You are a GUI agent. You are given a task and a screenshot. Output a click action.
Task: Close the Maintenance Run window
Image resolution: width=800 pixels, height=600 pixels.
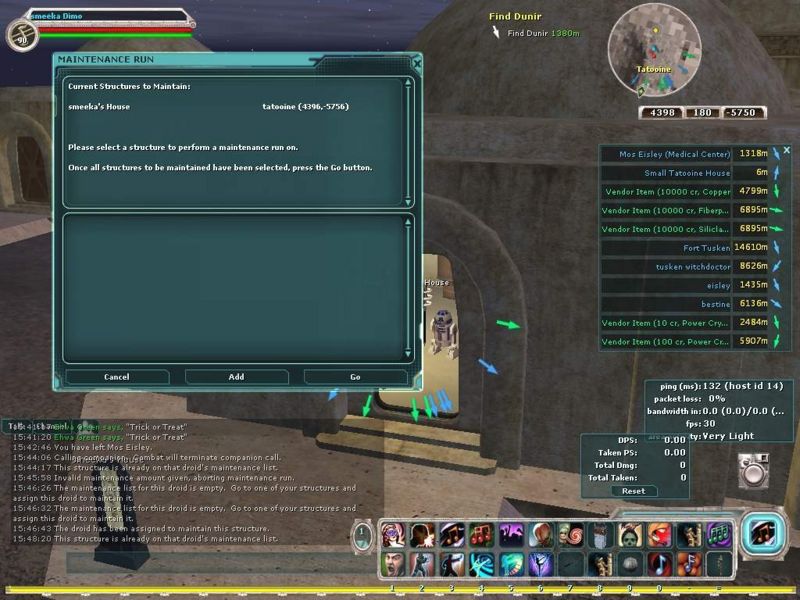pos(417,61)
